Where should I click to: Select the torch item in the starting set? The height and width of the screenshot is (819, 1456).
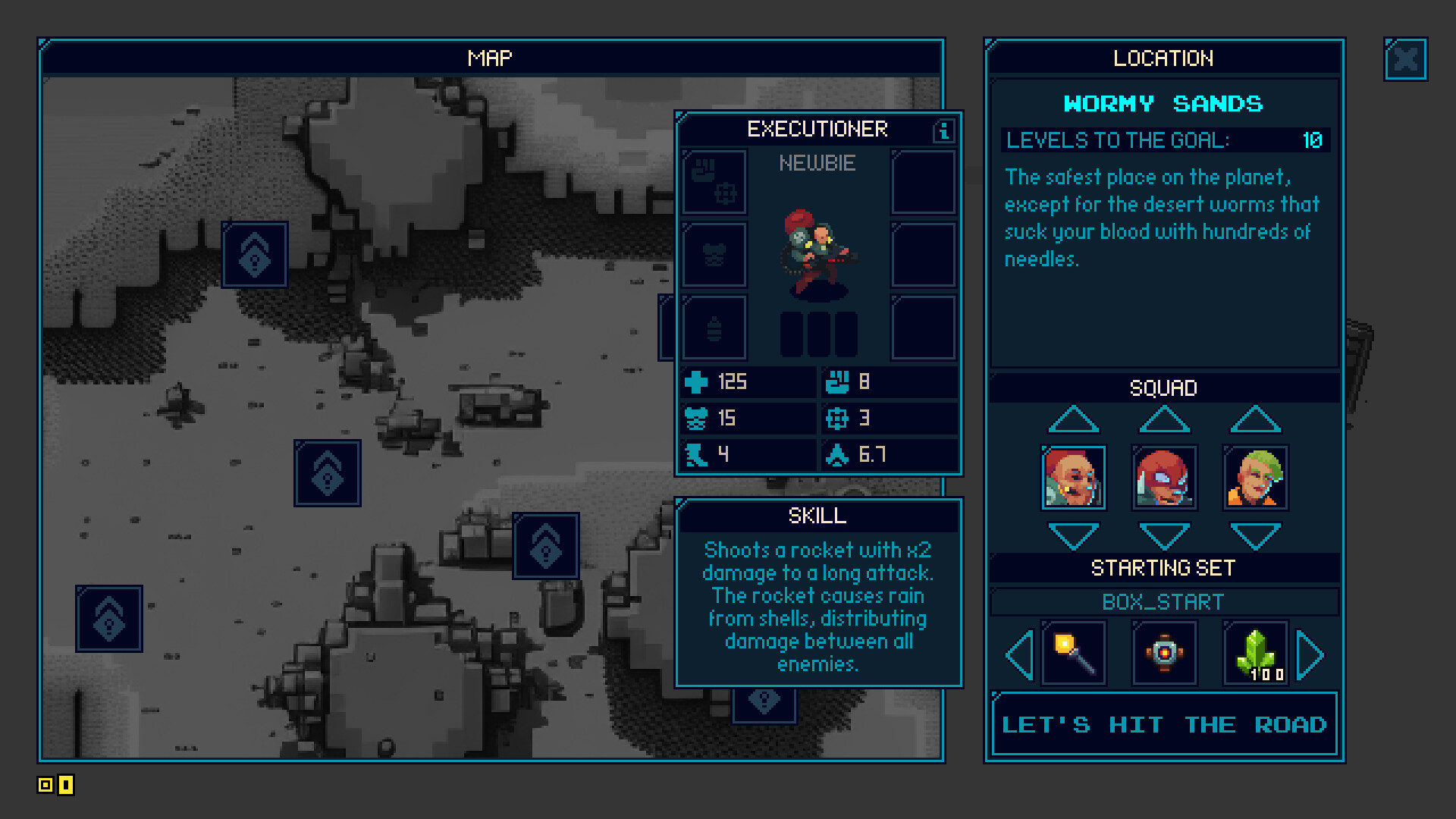[x=1073, y=653]
